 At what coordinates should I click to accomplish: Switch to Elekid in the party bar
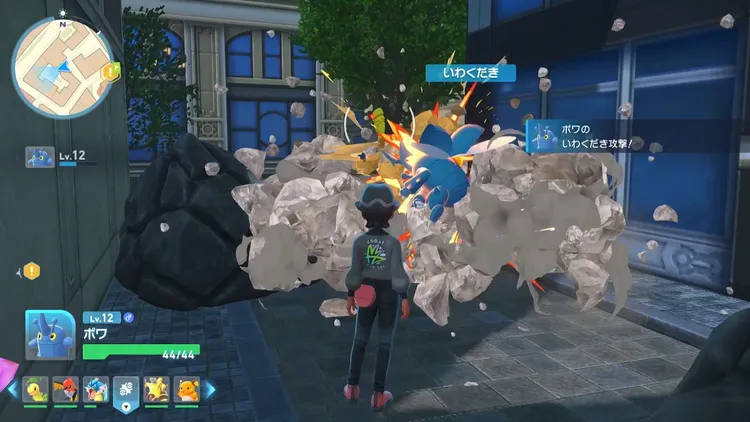point(156,388)
